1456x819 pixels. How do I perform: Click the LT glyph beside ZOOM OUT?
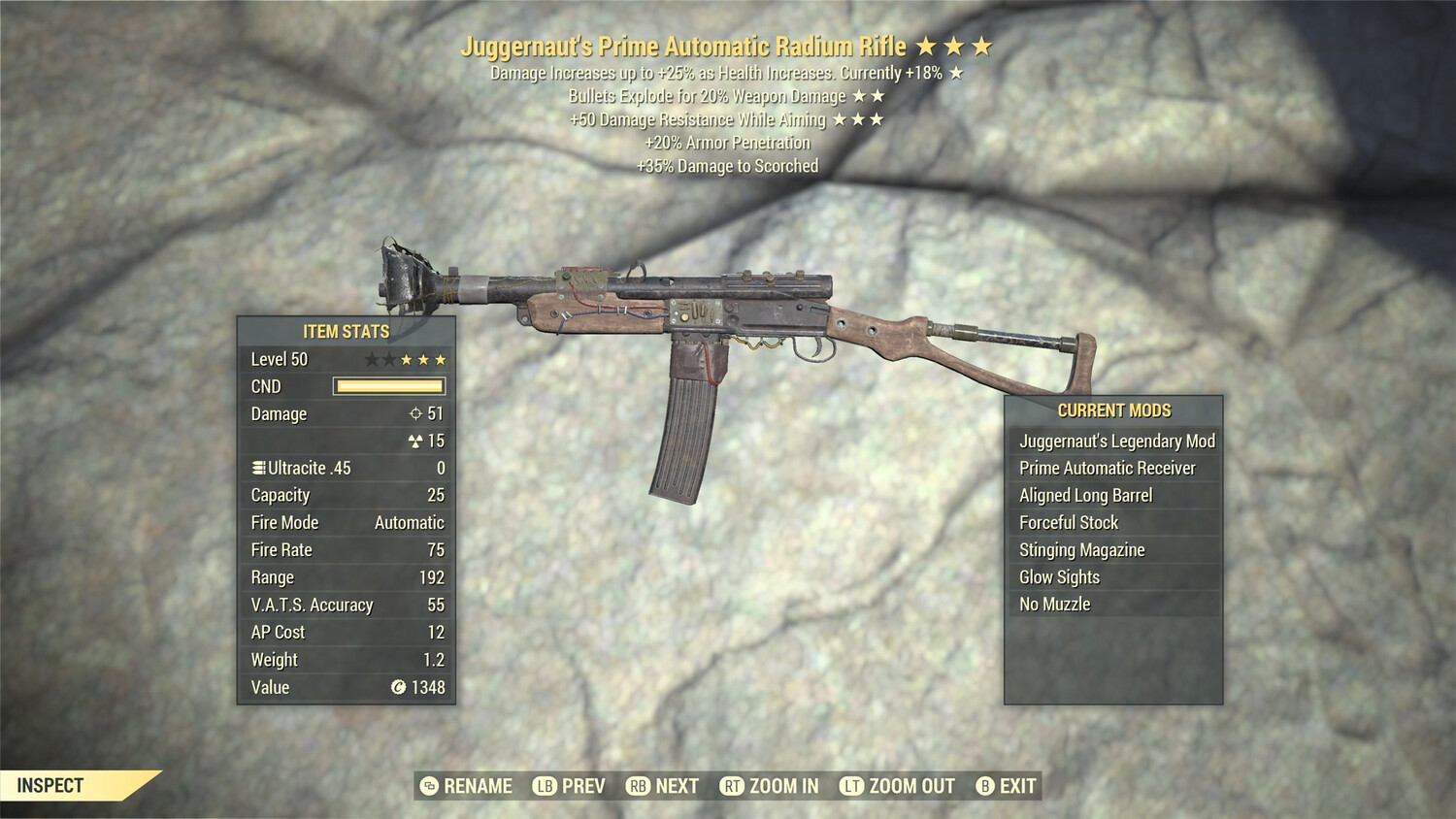(851, 786)
